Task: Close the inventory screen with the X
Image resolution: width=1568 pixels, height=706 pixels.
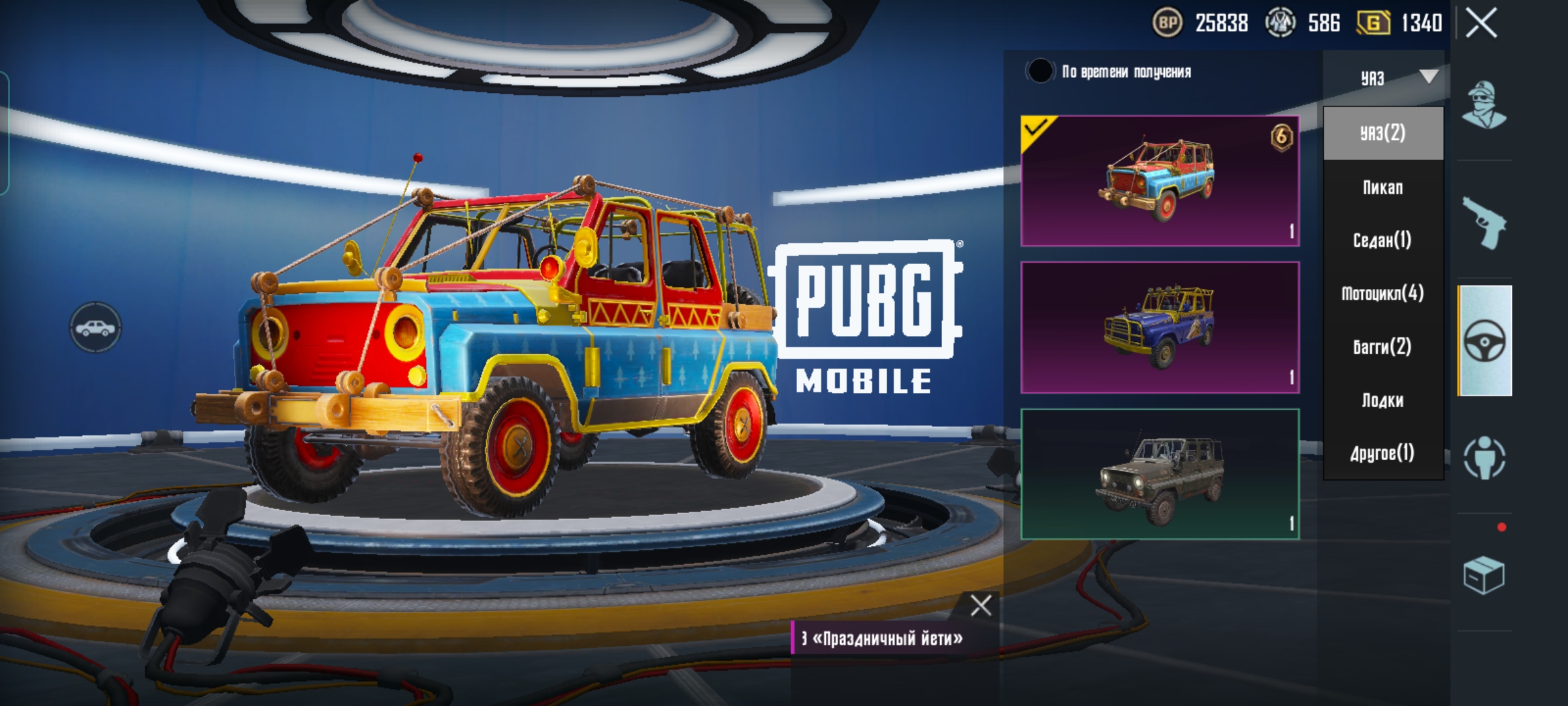Action: 1481,24
